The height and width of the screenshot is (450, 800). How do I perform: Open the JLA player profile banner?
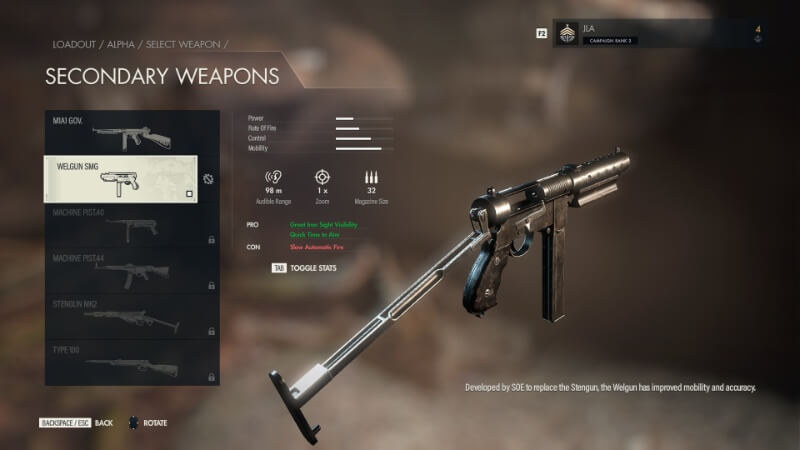659,33
